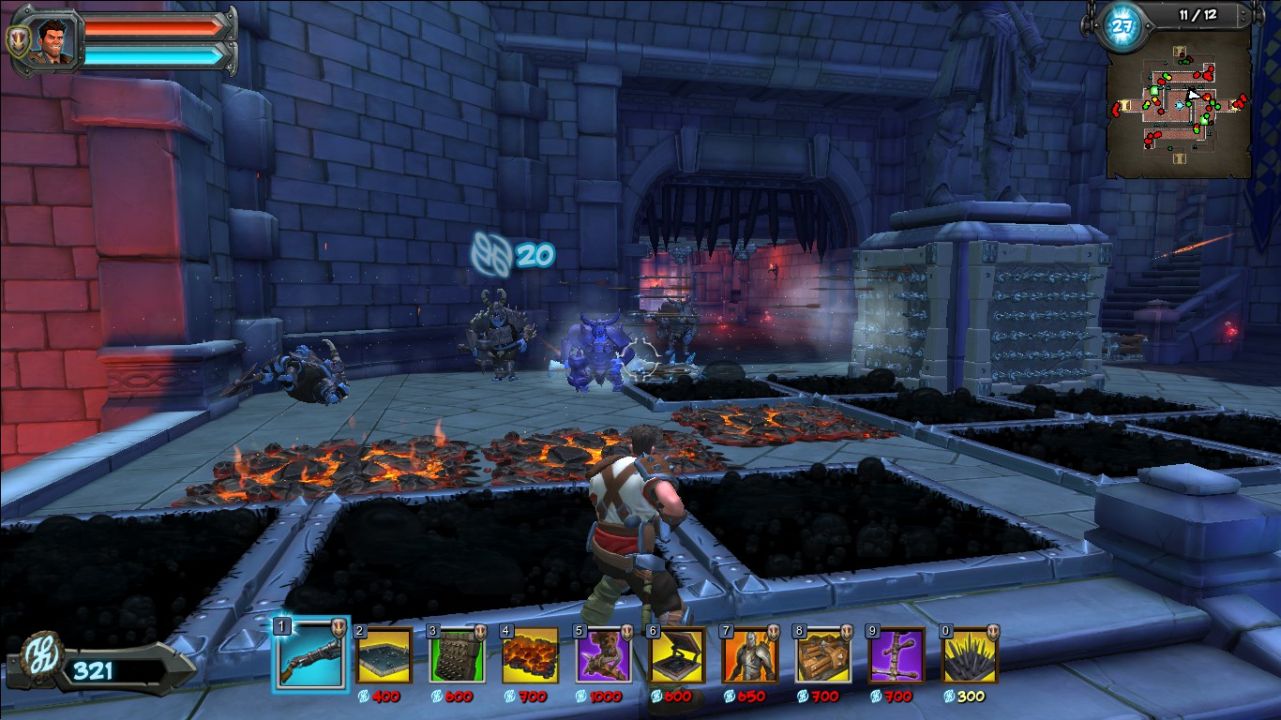
Task: Select the arrow wall trap costing 600
Action: click(457, 656)
